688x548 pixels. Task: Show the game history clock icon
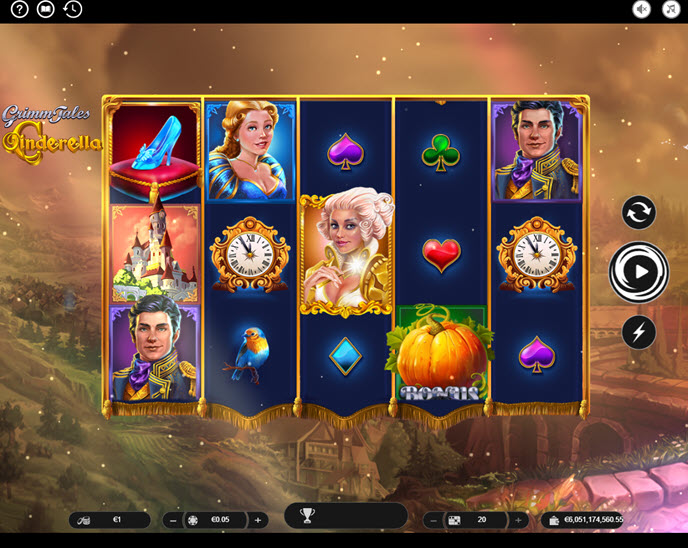click(x=72, y=10)
